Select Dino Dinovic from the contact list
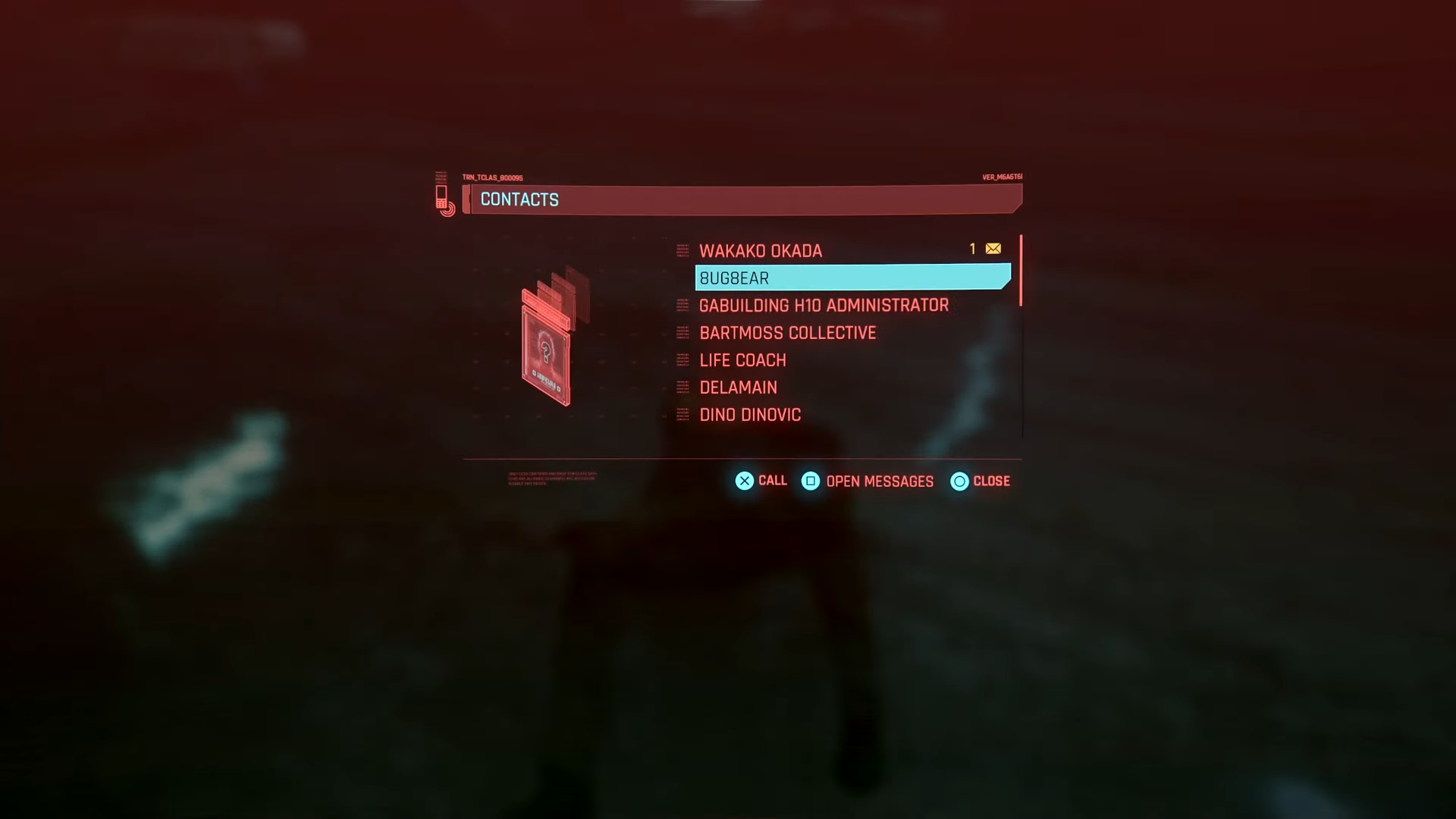 pos(750,415)
